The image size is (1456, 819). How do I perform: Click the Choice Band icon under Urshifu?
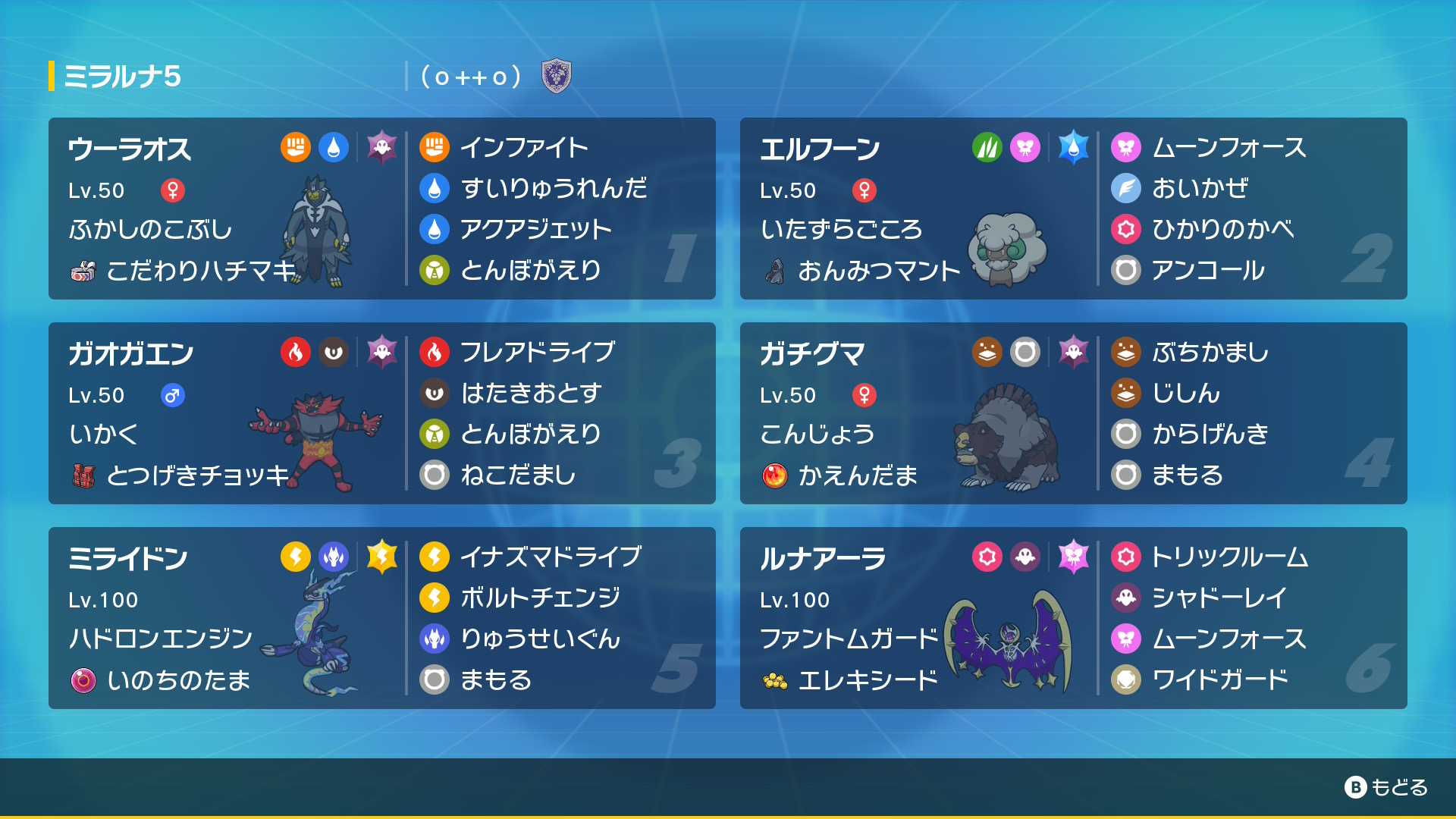pos(86,271)
